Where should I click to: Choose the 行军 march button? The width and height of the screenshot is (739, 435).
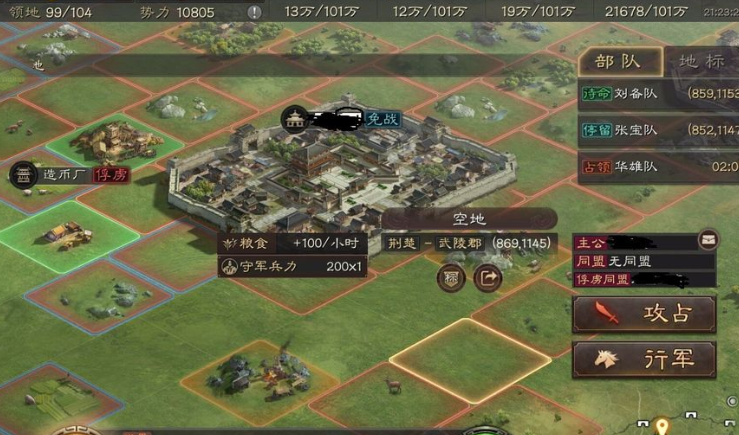644,358
